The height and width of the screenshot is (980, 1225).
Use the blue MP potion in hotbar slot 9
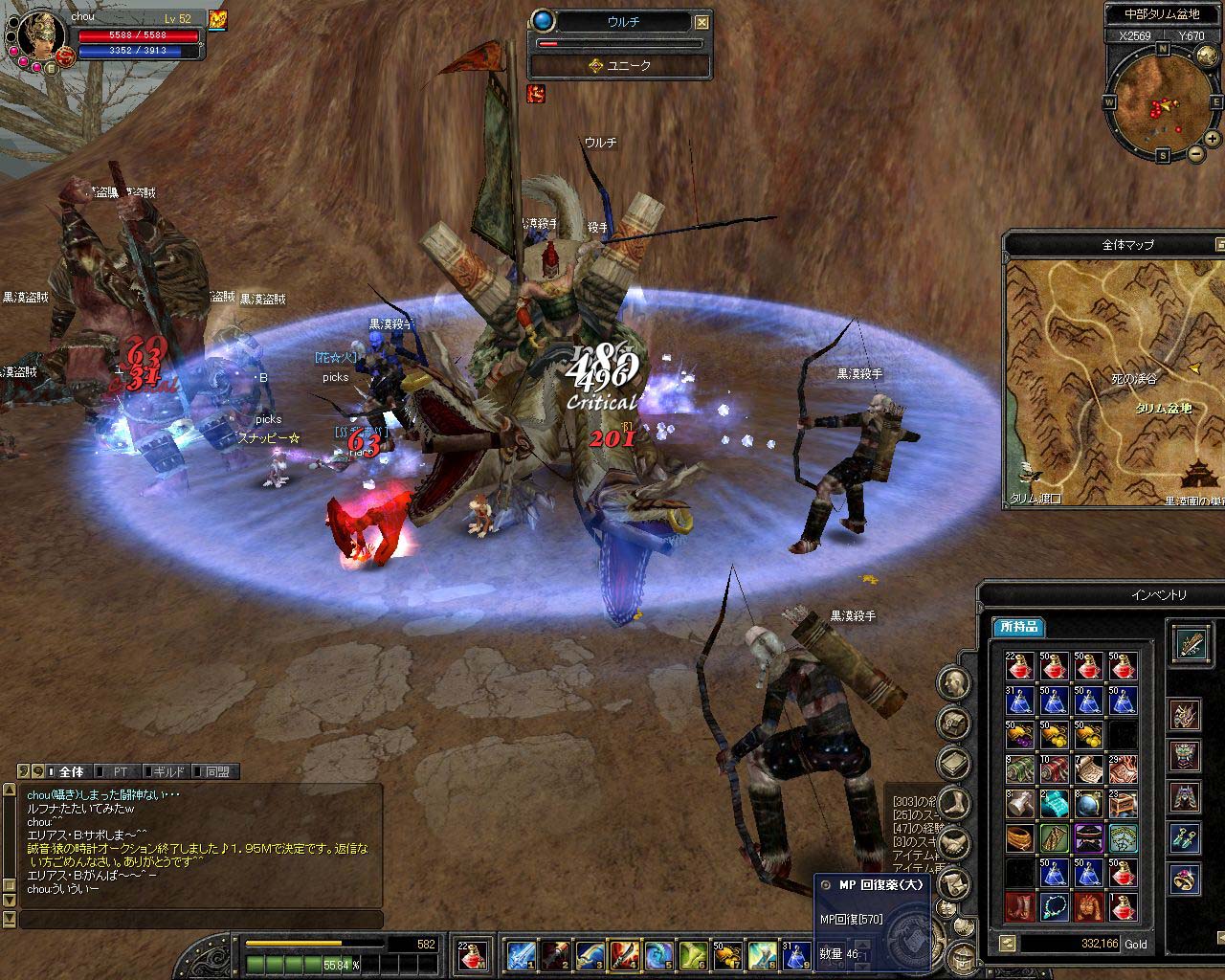coord(796,953)
